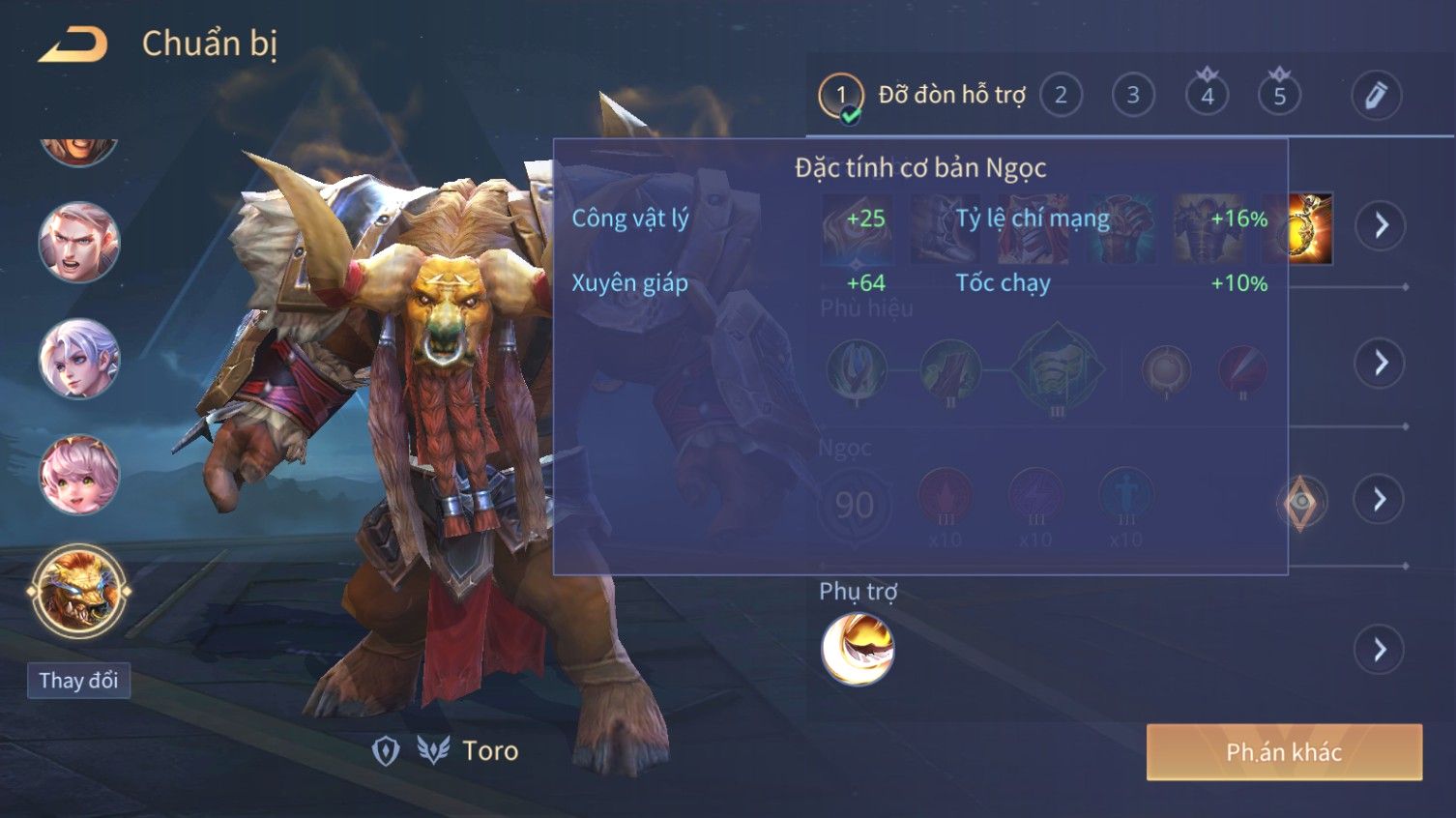Expand the Phù hiệu section arrow
Screen dimensions: 1456x818
[x=1380, y=363]
